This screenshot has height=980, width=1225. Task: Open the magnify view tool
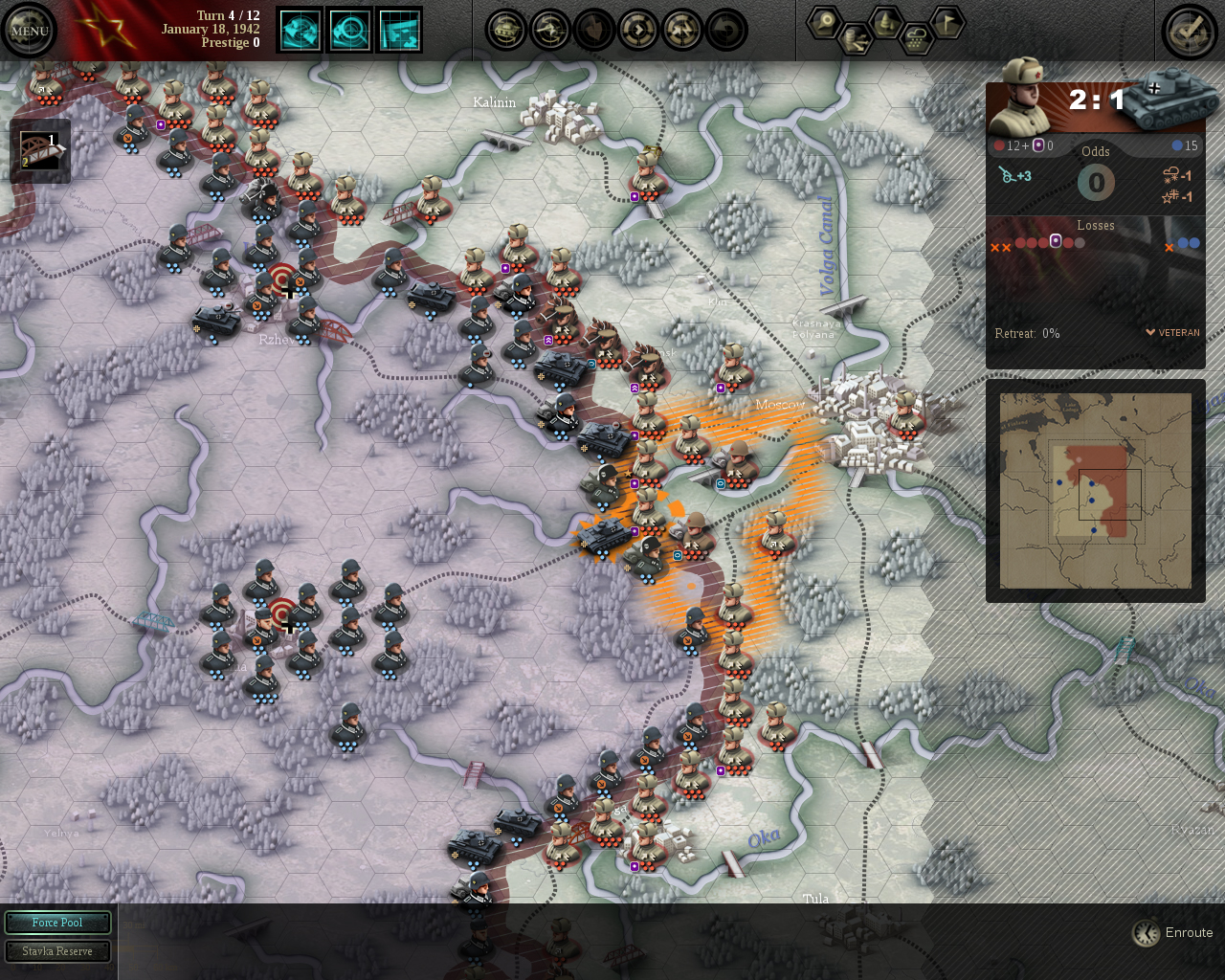(x=350, y=30)
